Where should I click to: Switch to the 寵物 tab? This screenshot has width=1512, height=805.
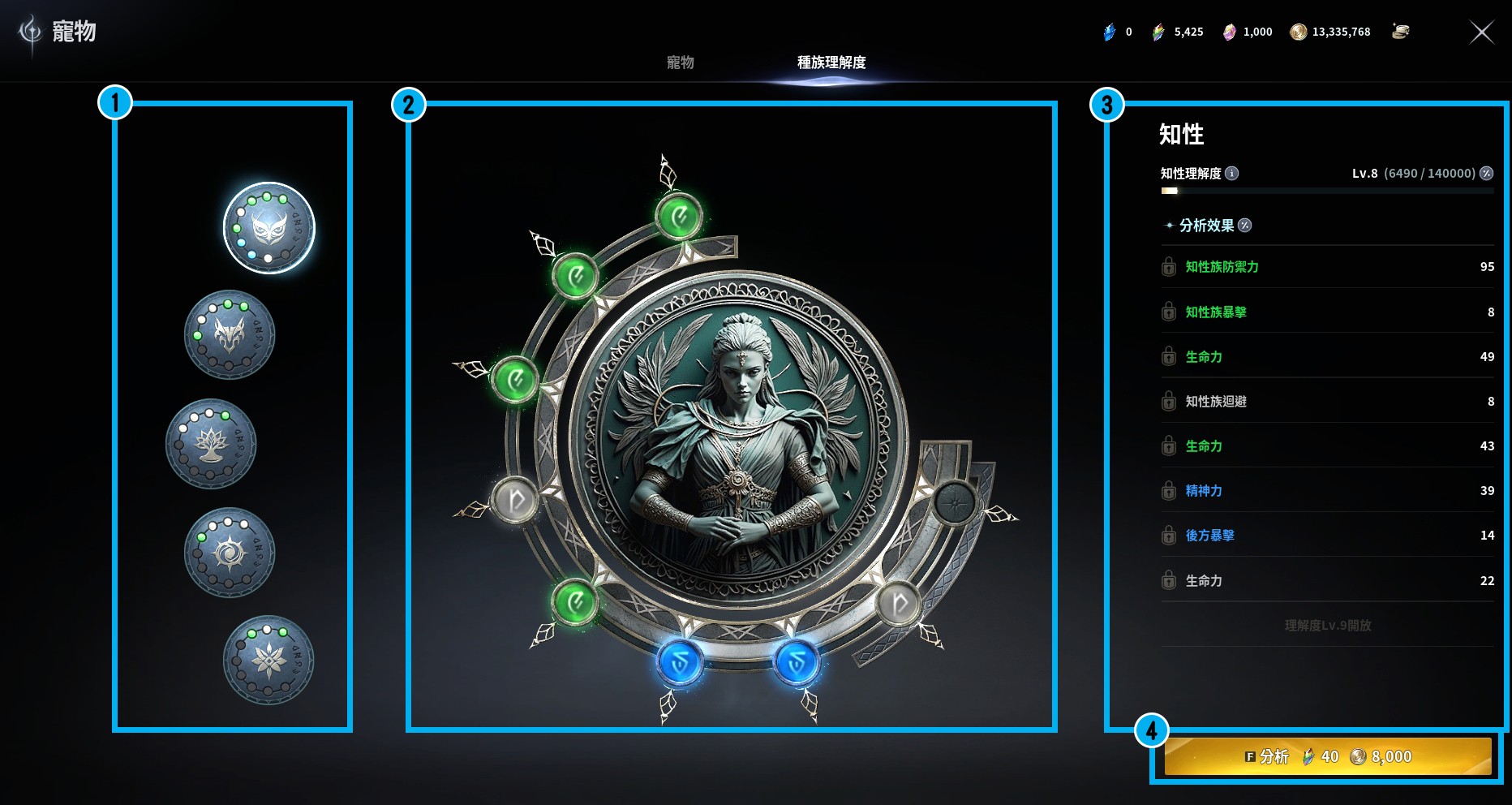(x=680, y=62)
